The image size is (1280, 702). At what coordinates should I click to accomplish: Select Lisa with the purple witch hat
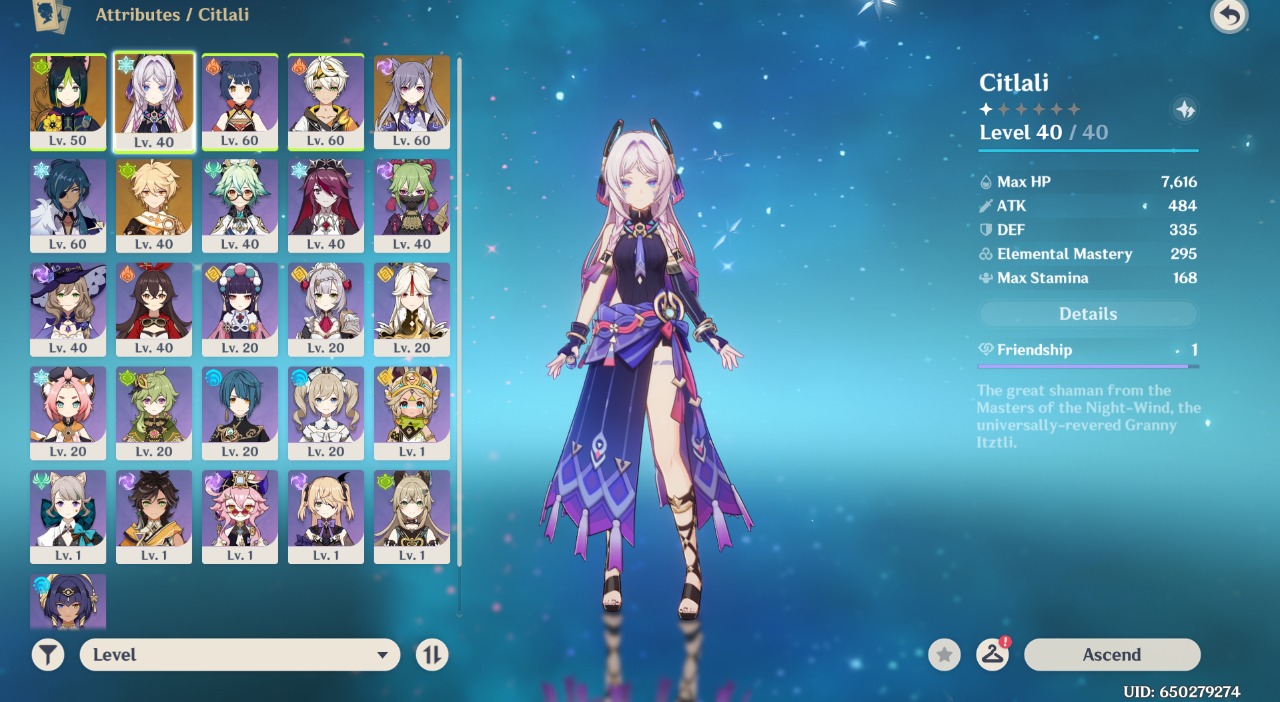(x=68, y=309)
